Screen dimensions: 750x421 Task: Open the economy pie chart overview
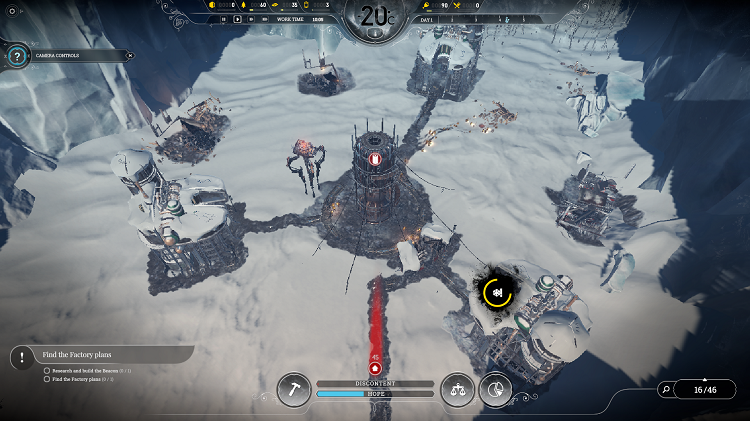click(495, 389)
